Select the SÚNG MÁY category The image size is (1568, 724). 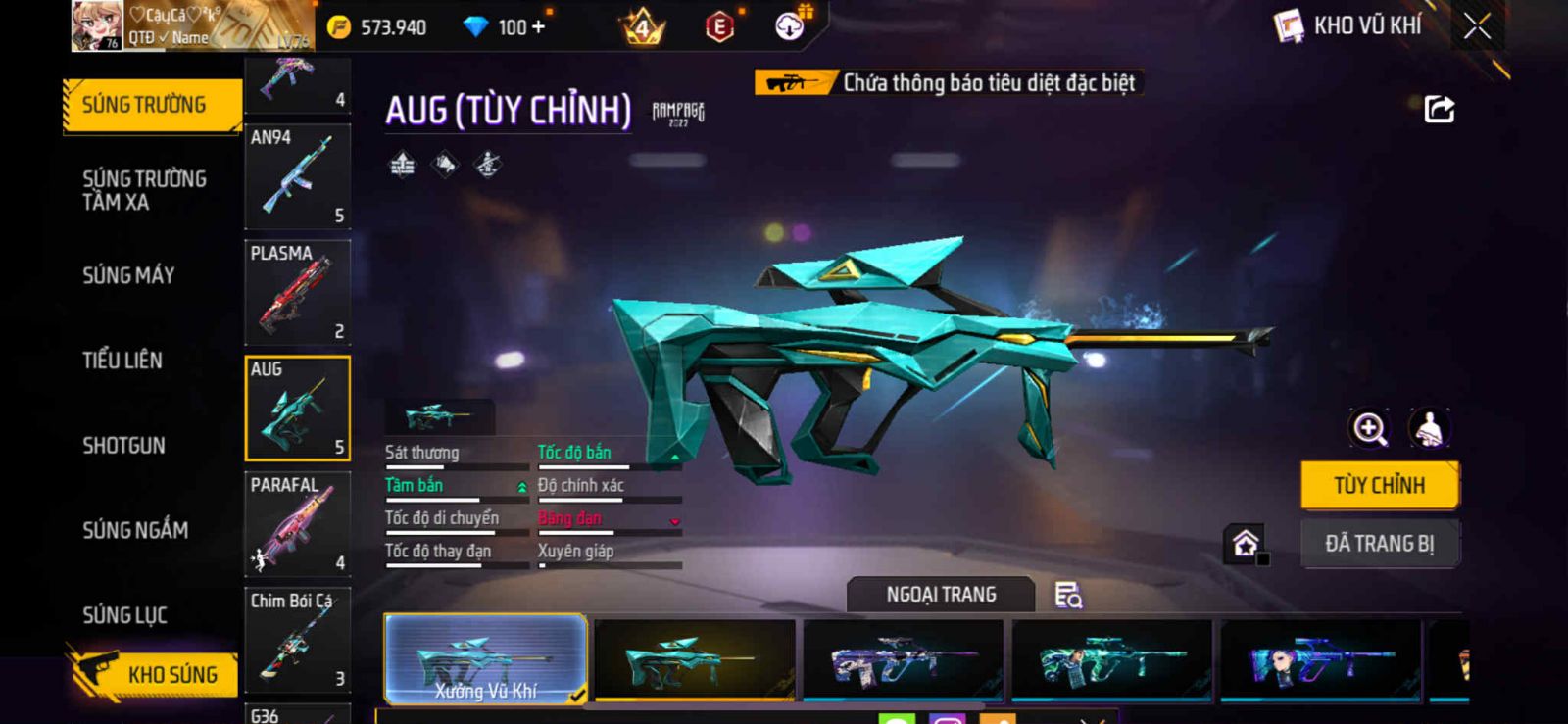pyautogui.click(x=128, y=275)
